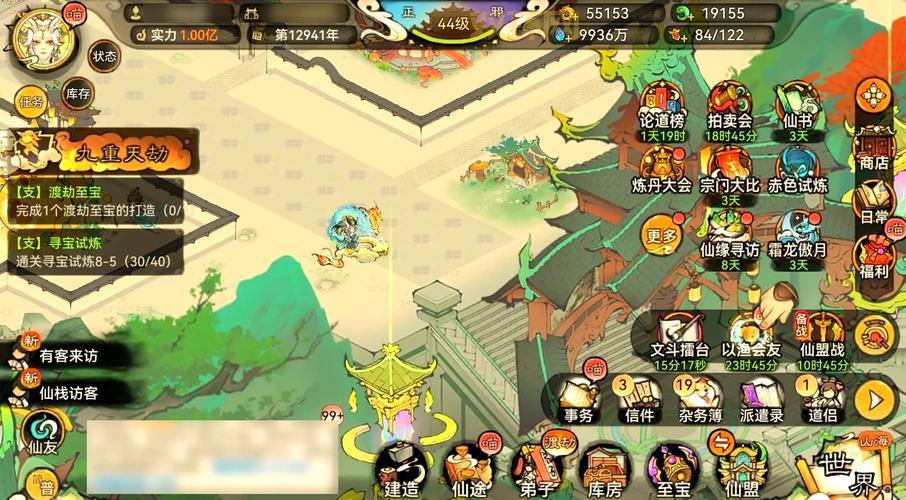Open the 炼丹大会 alchemy event
This screenshot has height=500, width=906.
(664, 170)
